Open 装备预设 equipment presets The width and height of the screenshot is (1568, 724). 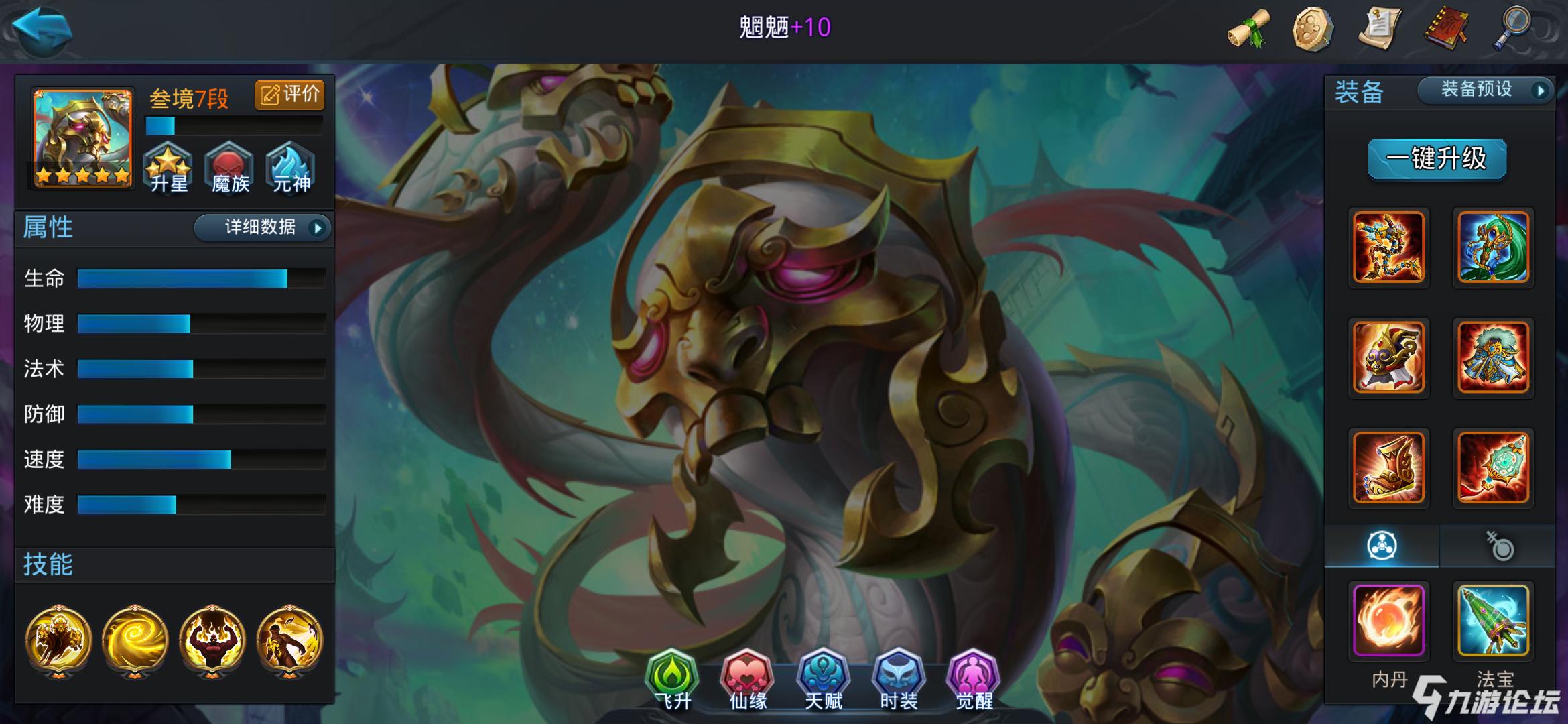1485,90
